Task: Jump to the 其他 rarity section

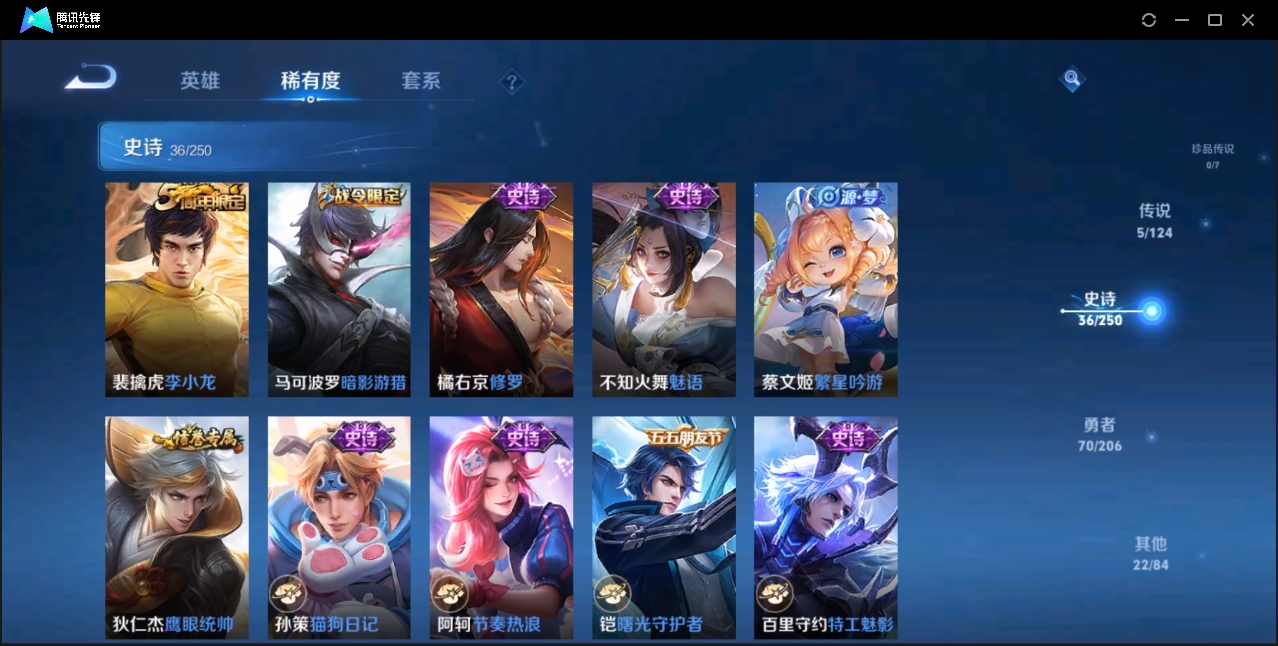Action: (1151, 553)
